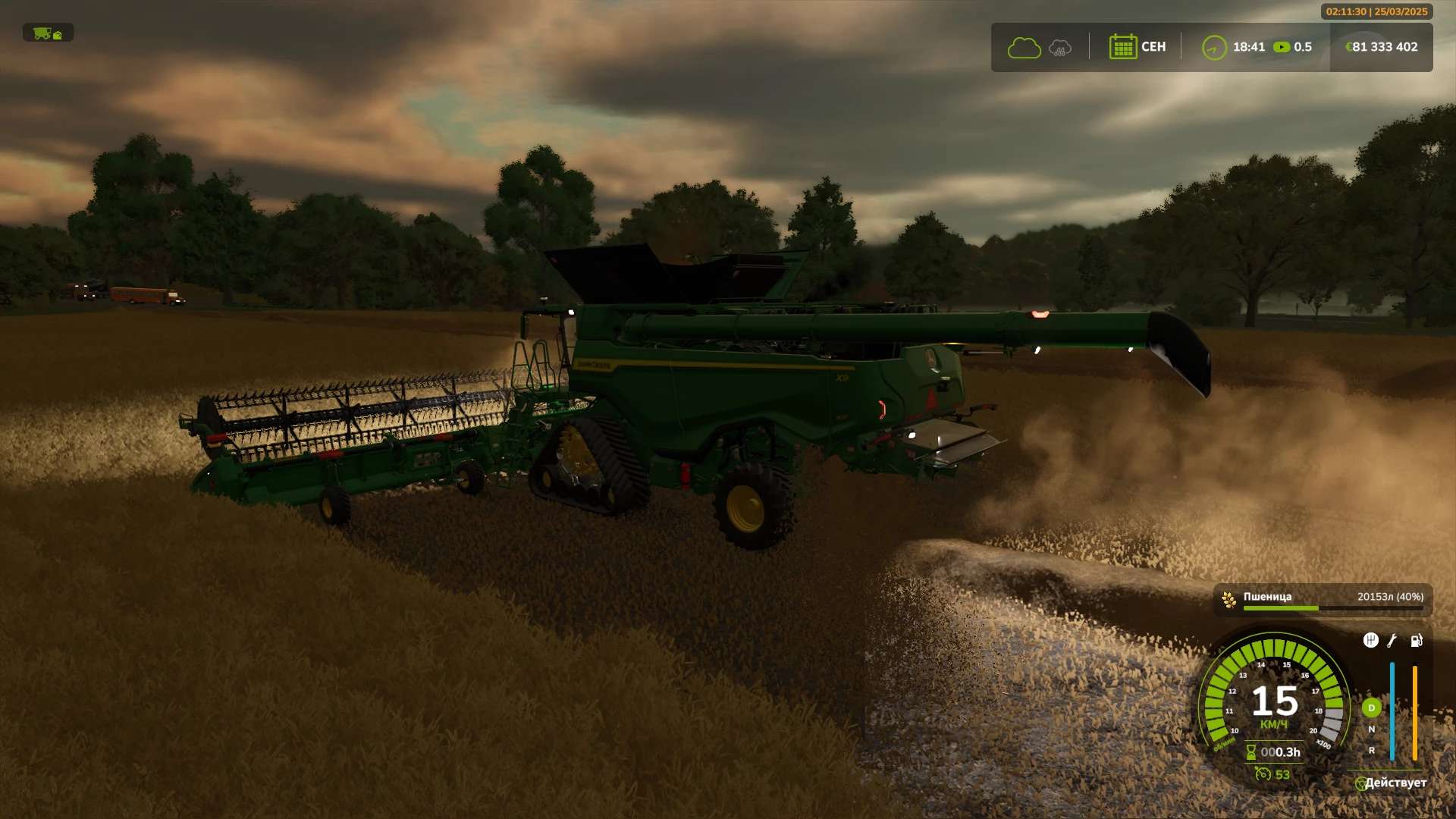
Task: Click the steering wheel AI worker icon
Action: [x=1360, y=783]
